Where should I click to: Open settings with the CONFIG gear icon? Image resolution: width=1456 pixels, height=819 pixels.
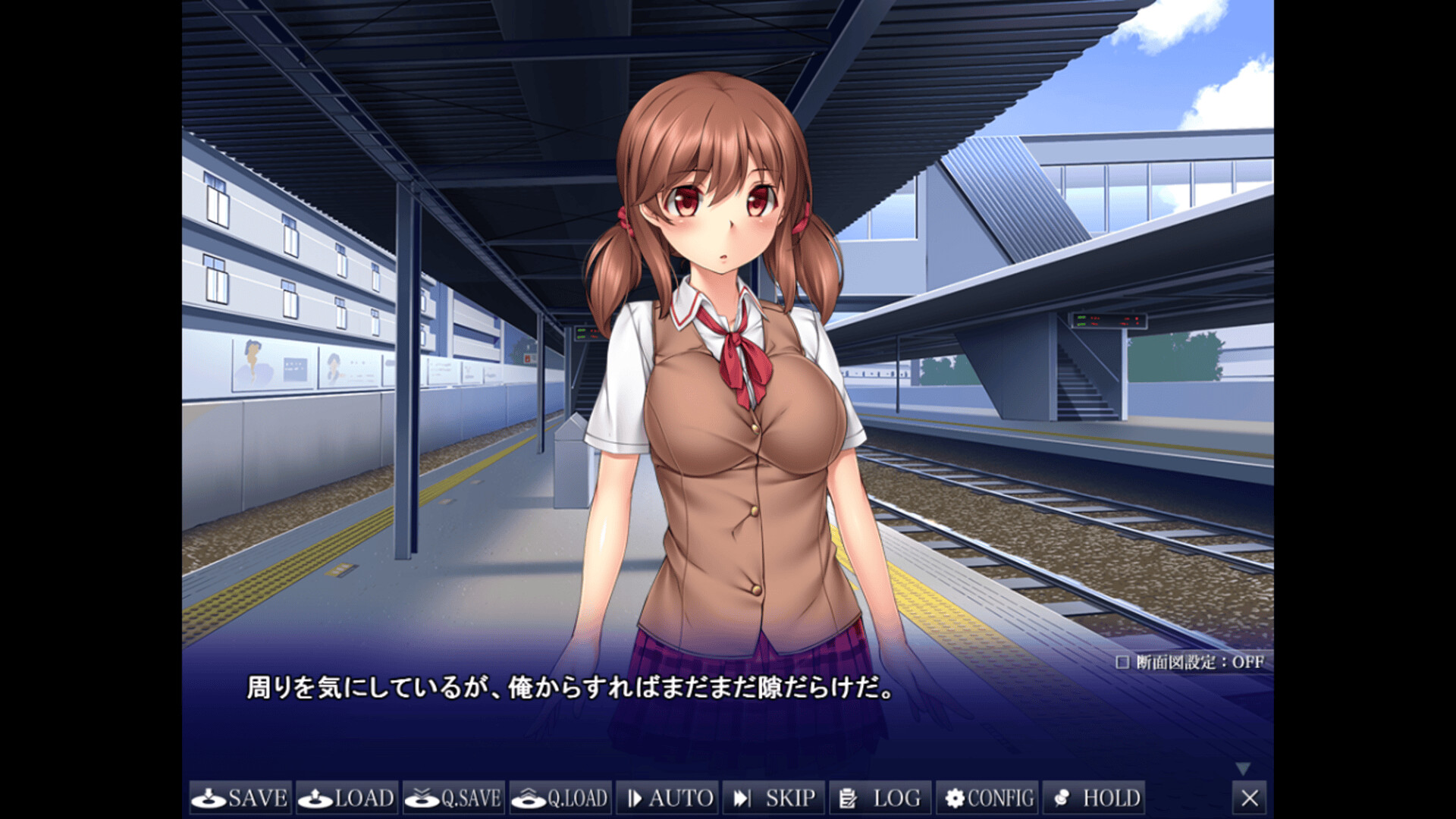pos(955,798)
